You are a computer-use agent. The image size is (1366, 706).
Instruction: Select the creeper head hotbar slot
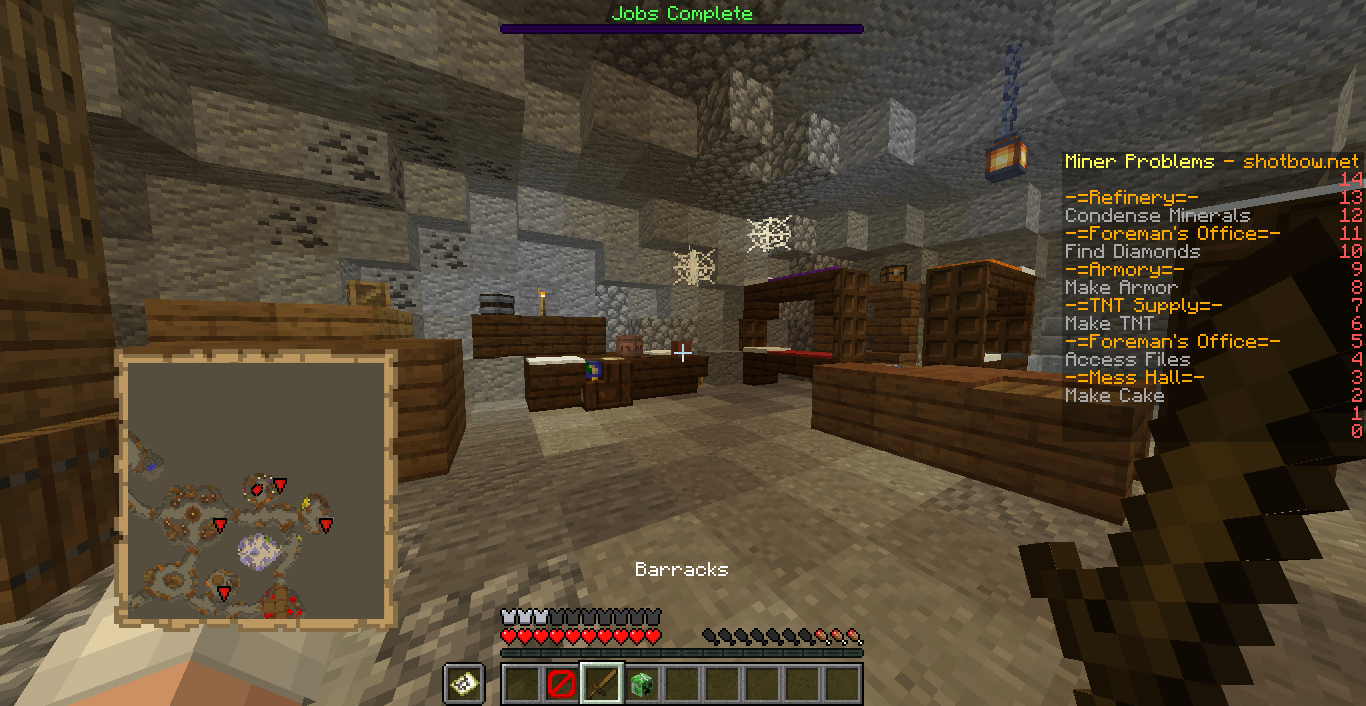pos(642,684)
